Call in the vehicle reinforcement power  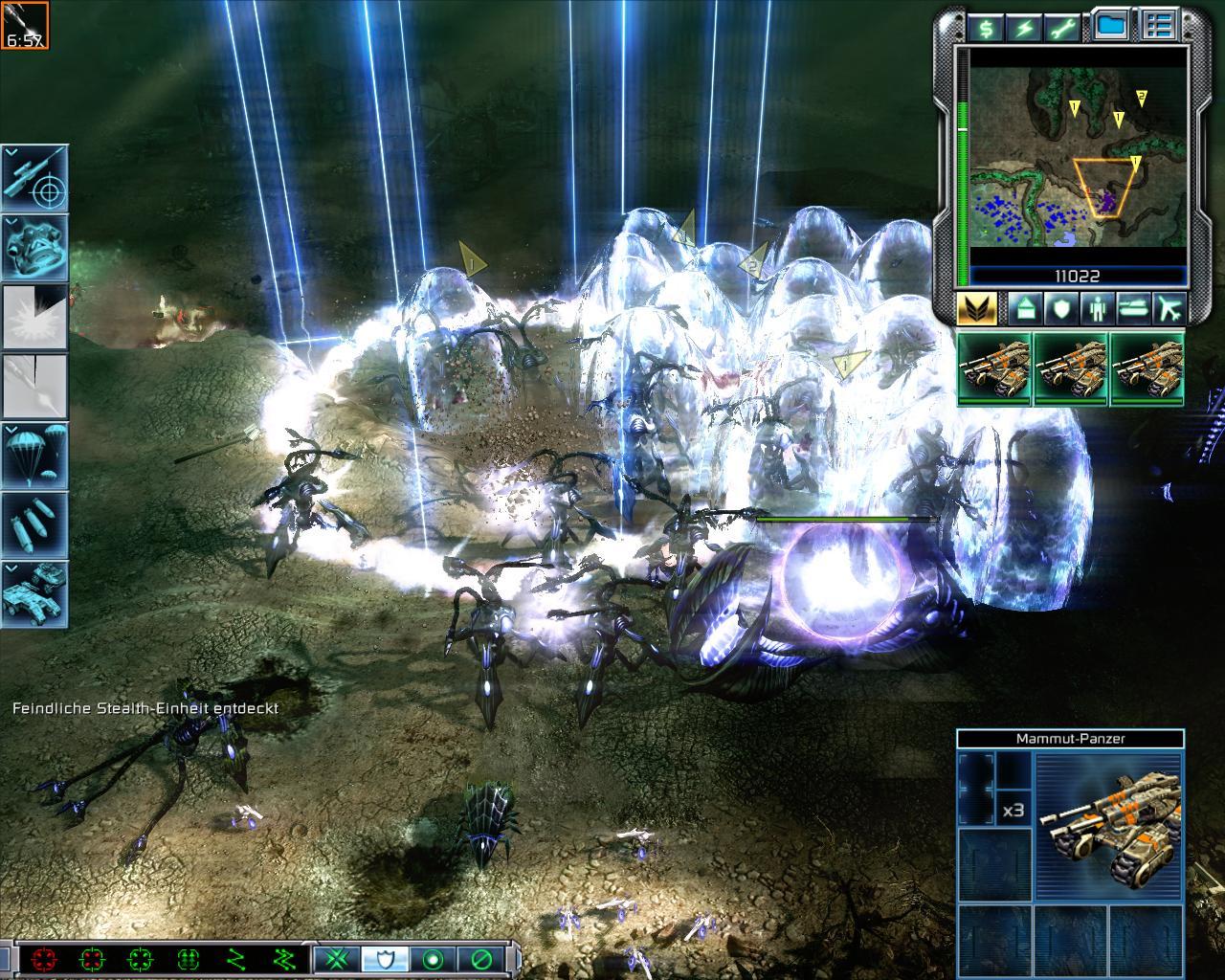click(x=35, y=593)
